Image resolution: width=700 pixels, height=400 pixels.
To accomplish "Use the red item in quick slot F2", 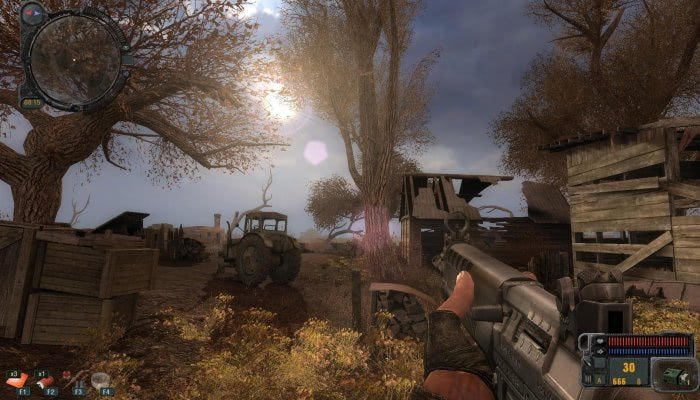I will [48, 381].
